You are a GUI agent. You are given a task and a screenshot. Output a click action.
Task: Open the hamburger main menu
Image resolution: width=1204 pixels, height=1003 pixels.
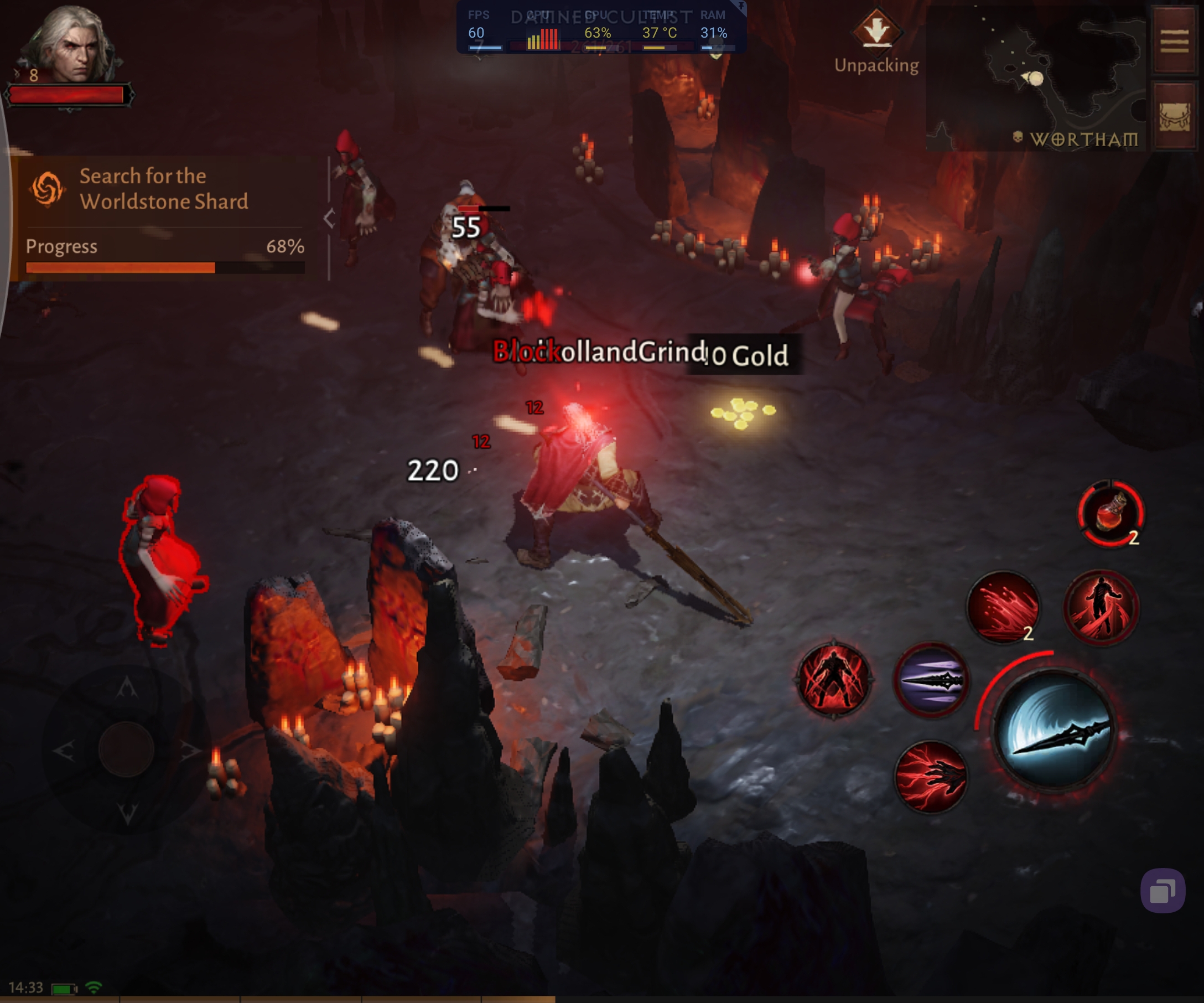[1174, 40]
